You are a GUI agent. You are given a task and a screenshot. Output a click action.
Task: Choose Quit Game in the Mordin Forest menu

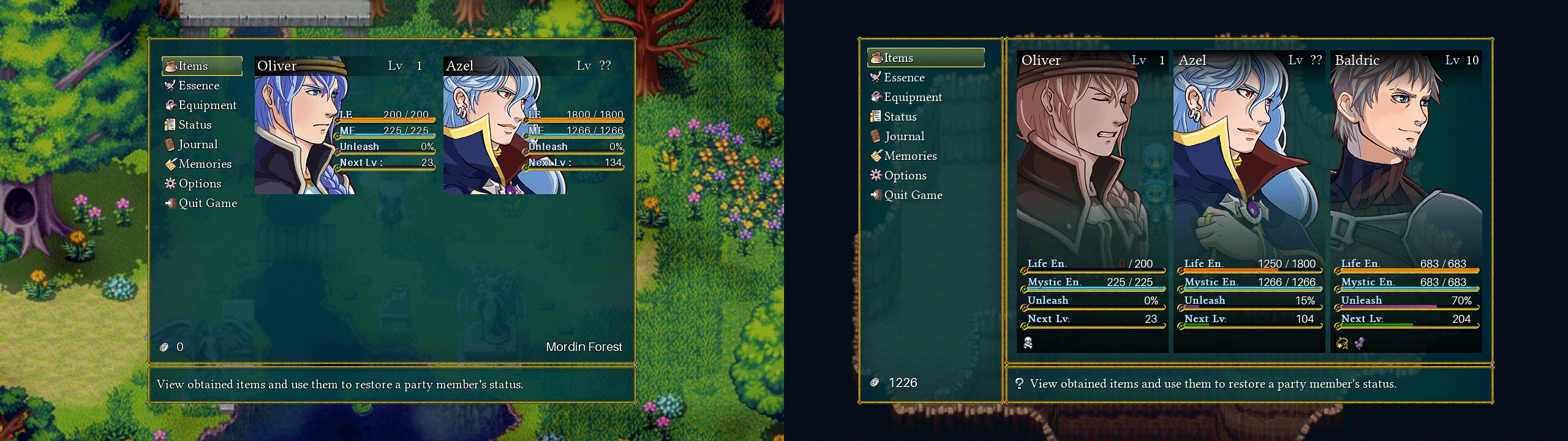click(x=208, y=203)
